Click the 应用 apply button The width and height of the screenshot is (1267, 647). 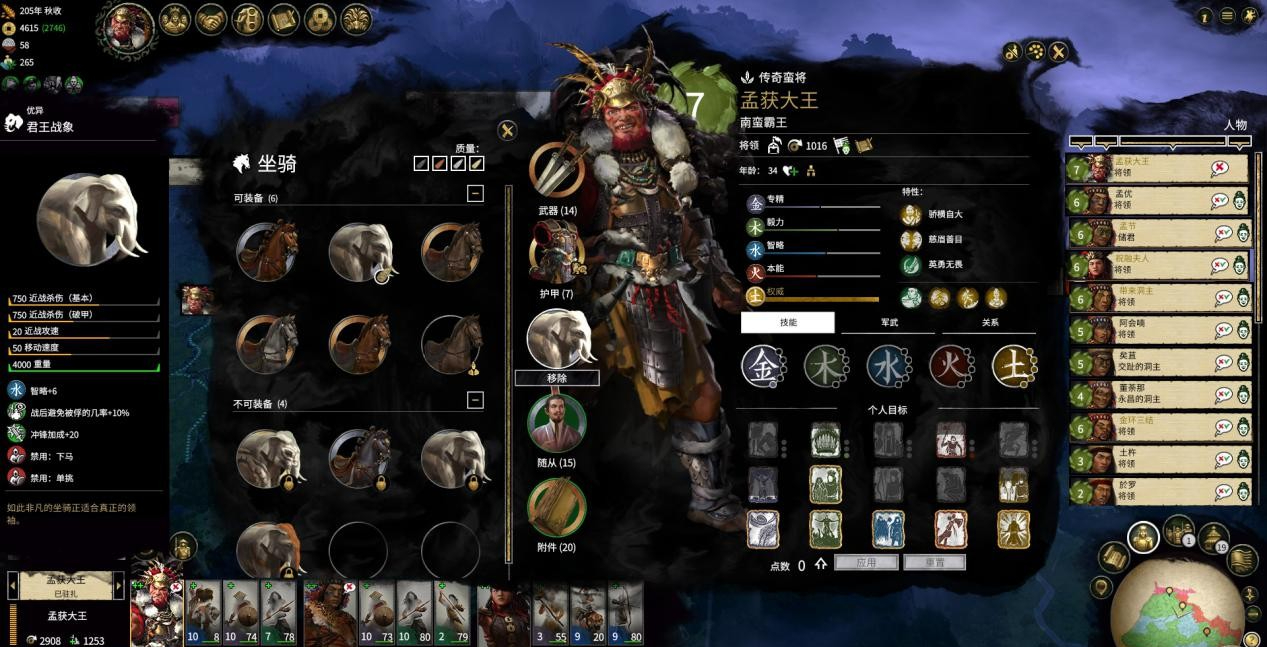(x=866, y=563)
